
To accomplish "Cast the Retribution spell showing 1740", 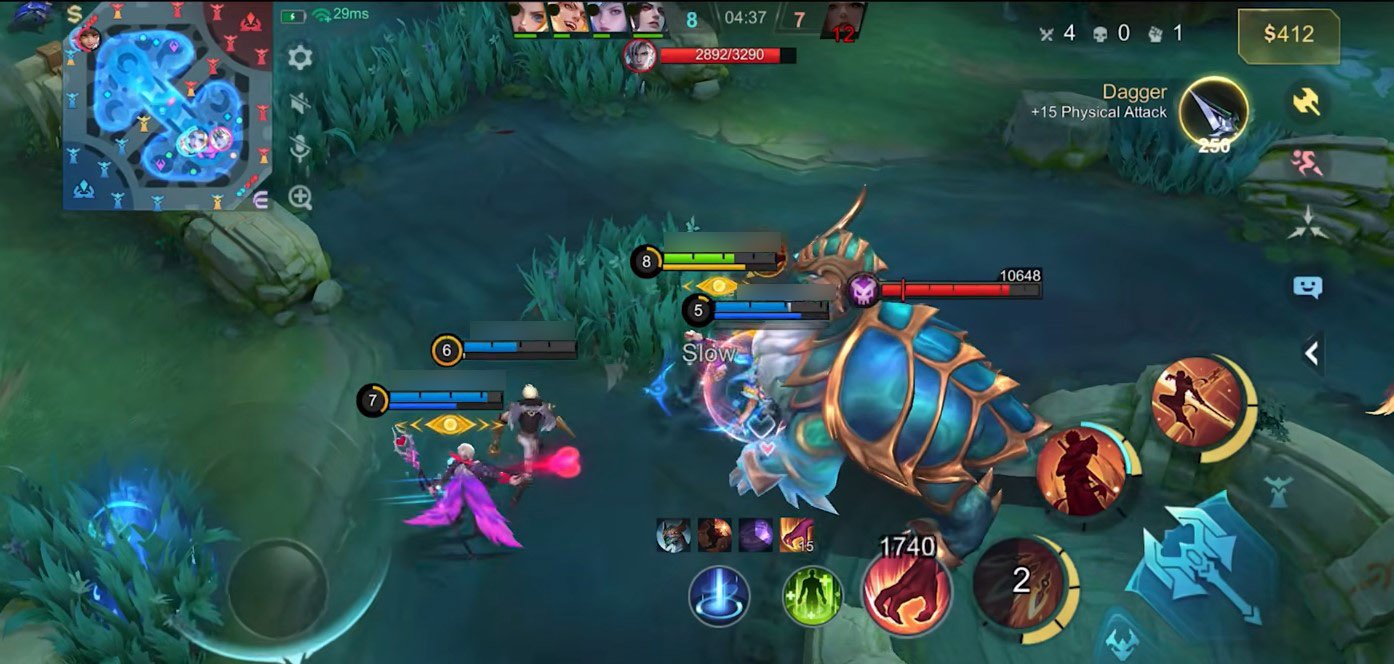I will pyautogui.click(x=907, y=590).
